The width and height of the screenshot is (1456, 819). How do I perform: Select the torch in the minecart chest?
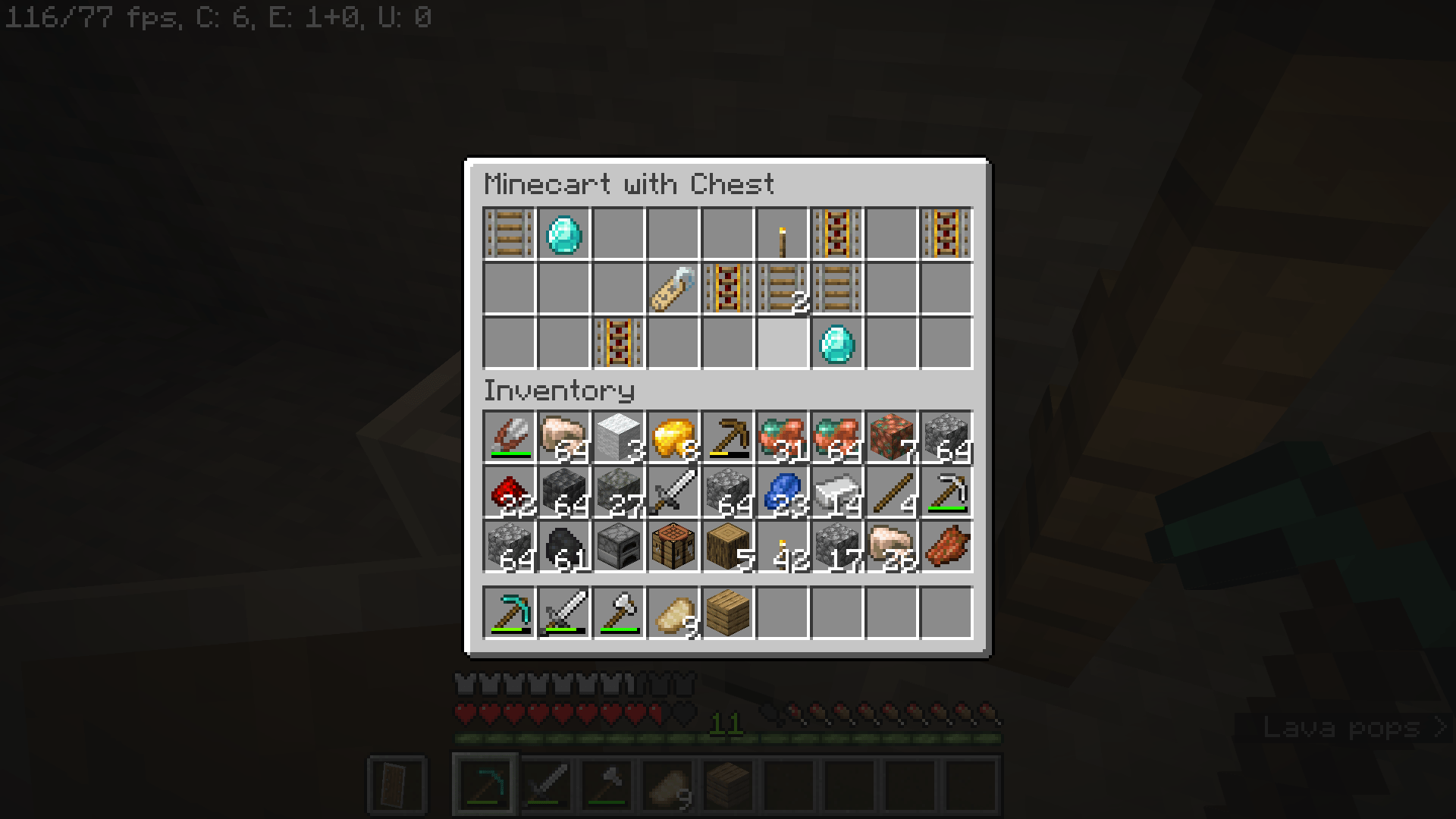pyautogui.click(x=781, y=234)
